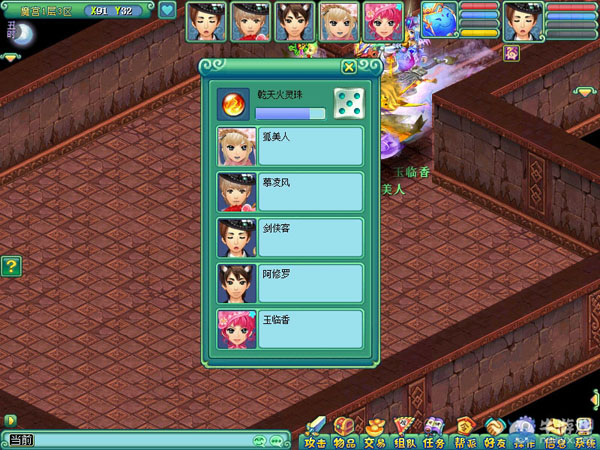Open the 帮派 guild menu
Image resolution: width=600 pixels, height=450 pixels.
465,432
